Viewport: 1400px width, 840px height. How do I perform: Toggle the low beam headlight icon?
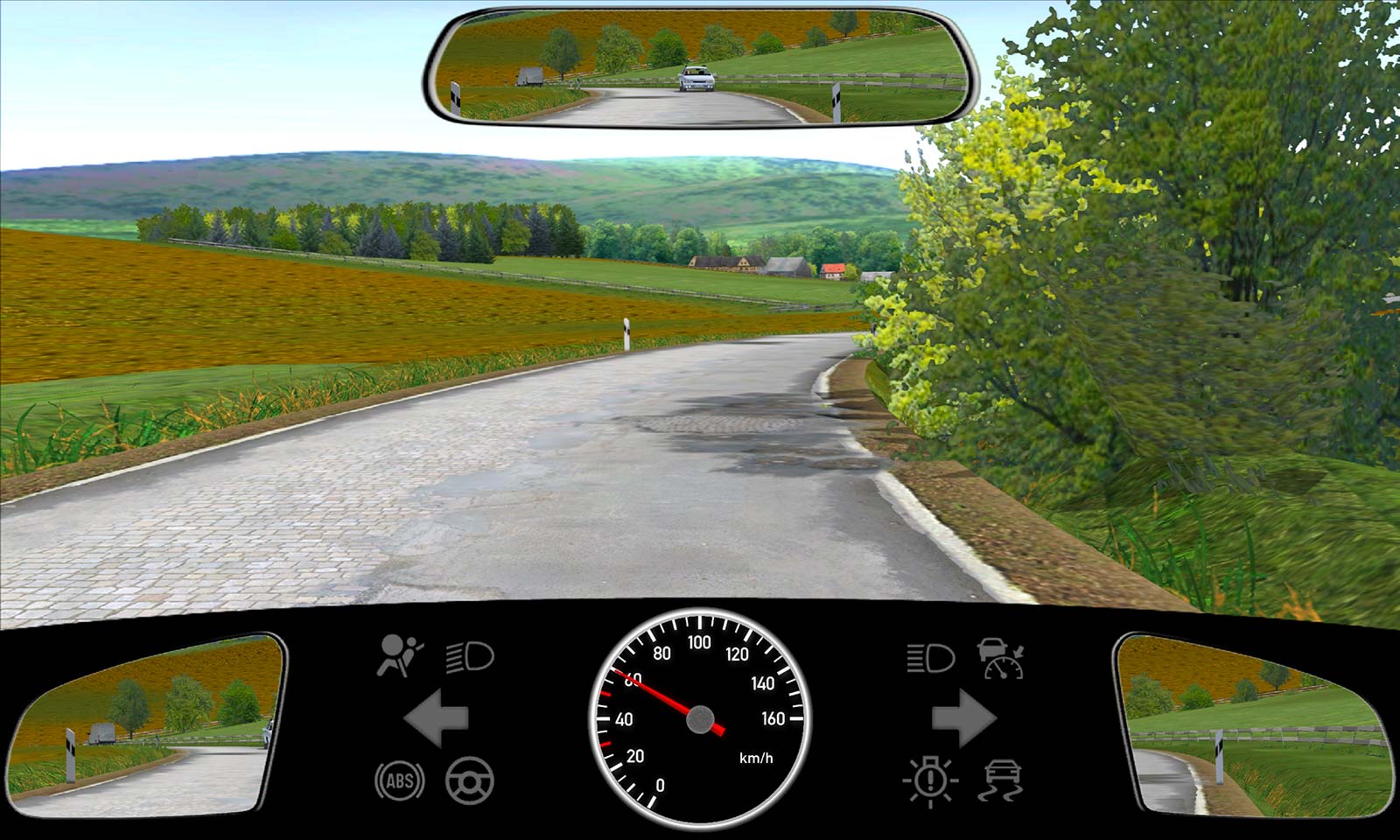click(470, 656)
